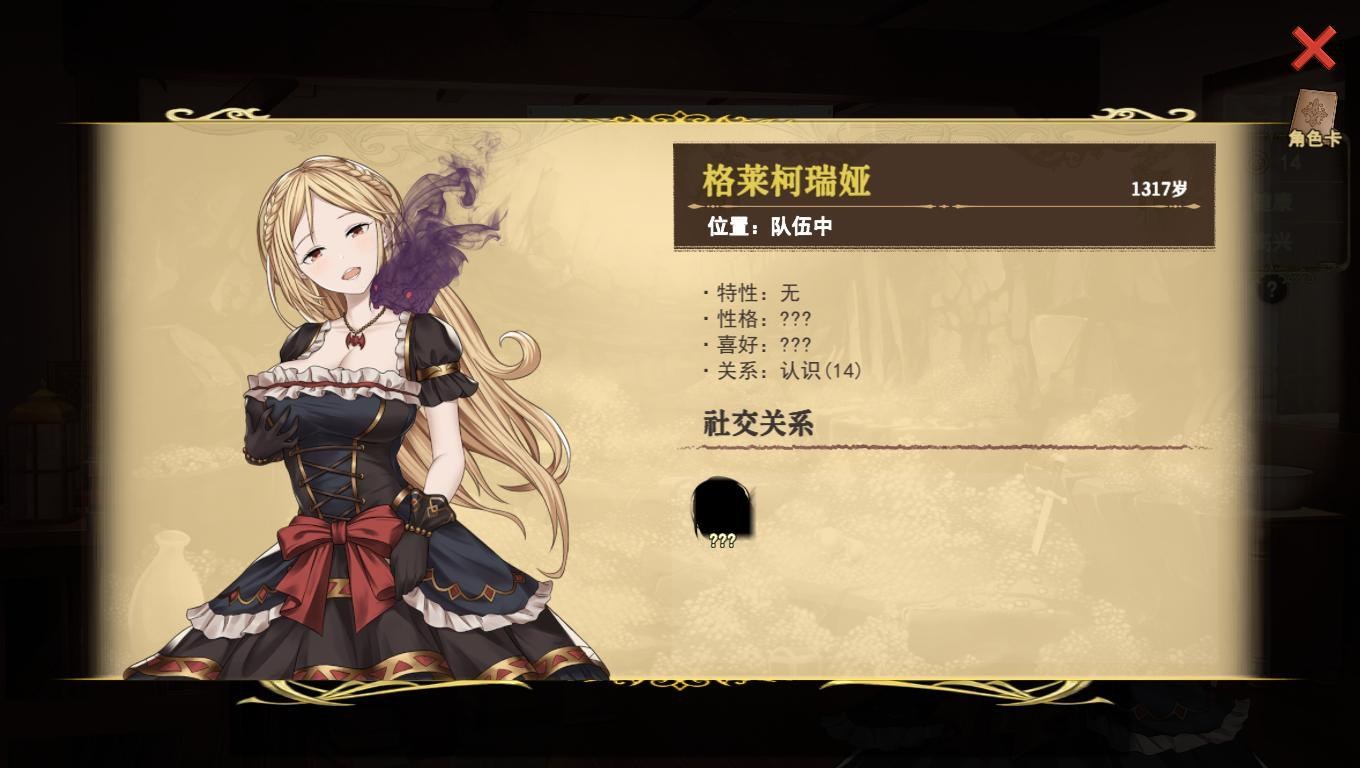
Task: Select the resource icon beside the number 14
Action: point(1258,161)
